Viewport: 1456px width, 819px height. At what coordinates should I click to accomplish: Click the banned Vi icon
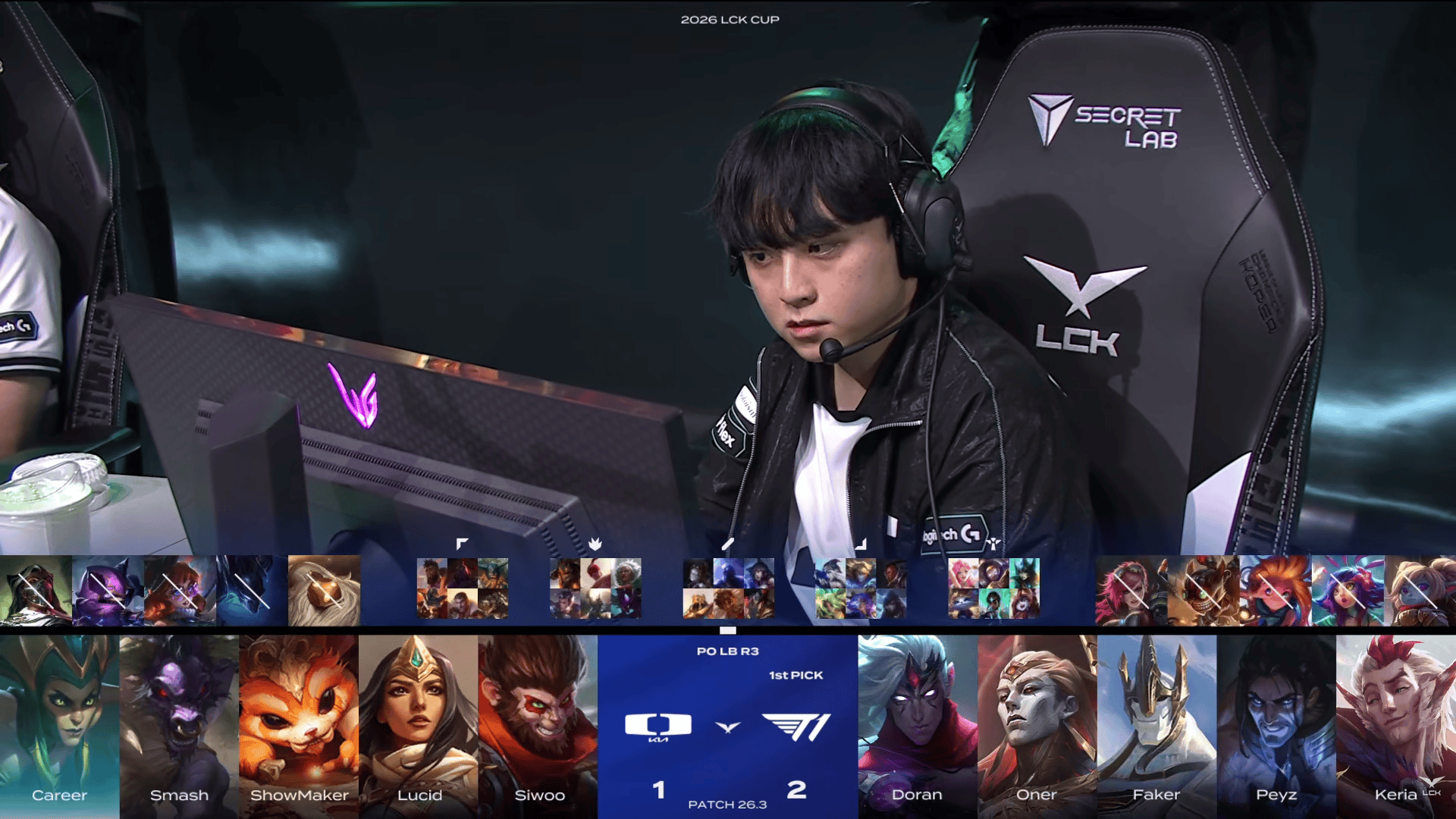point(1131,591)
